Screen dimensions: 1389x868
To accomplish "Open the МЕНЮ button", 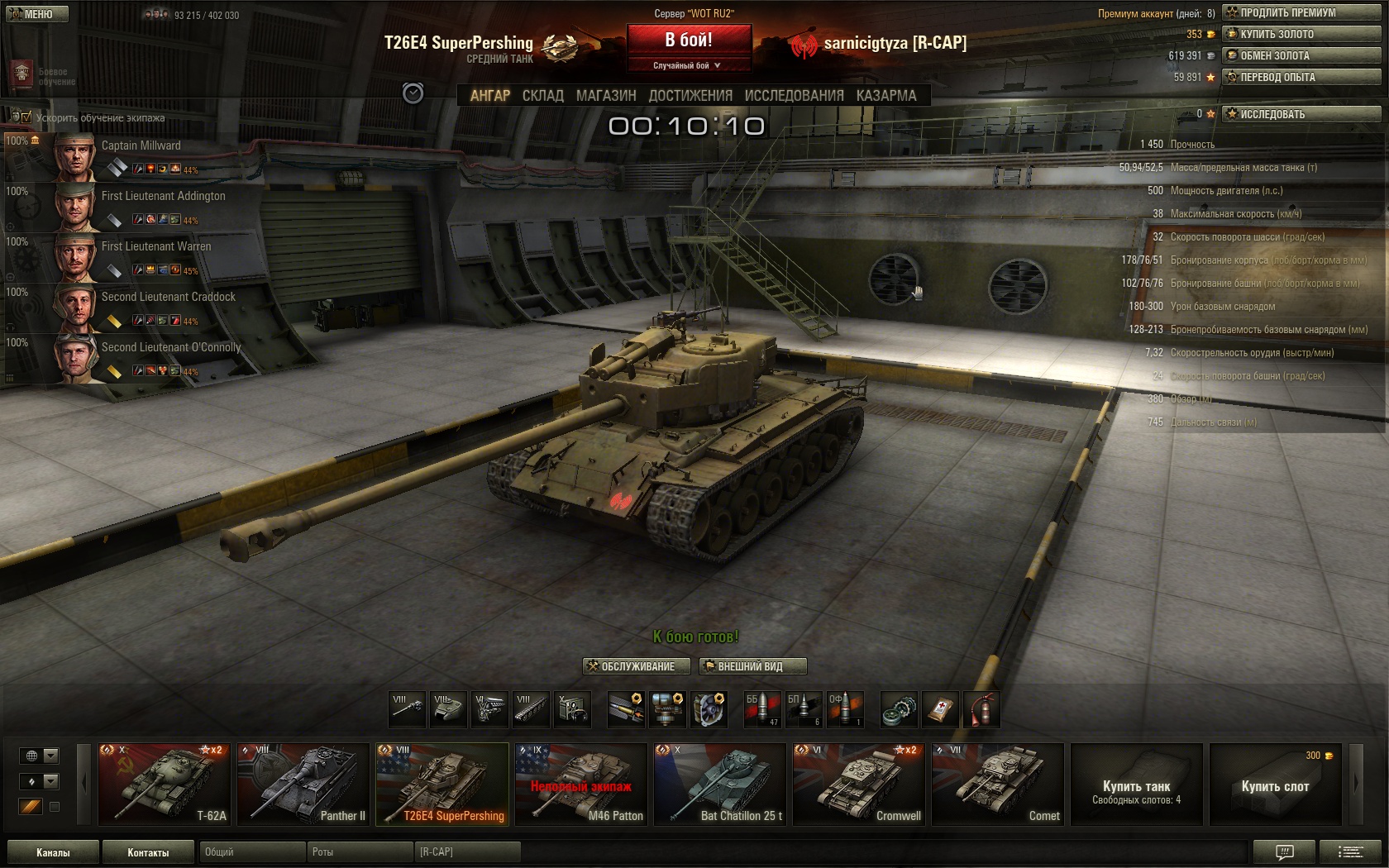I will coord(35,14).
